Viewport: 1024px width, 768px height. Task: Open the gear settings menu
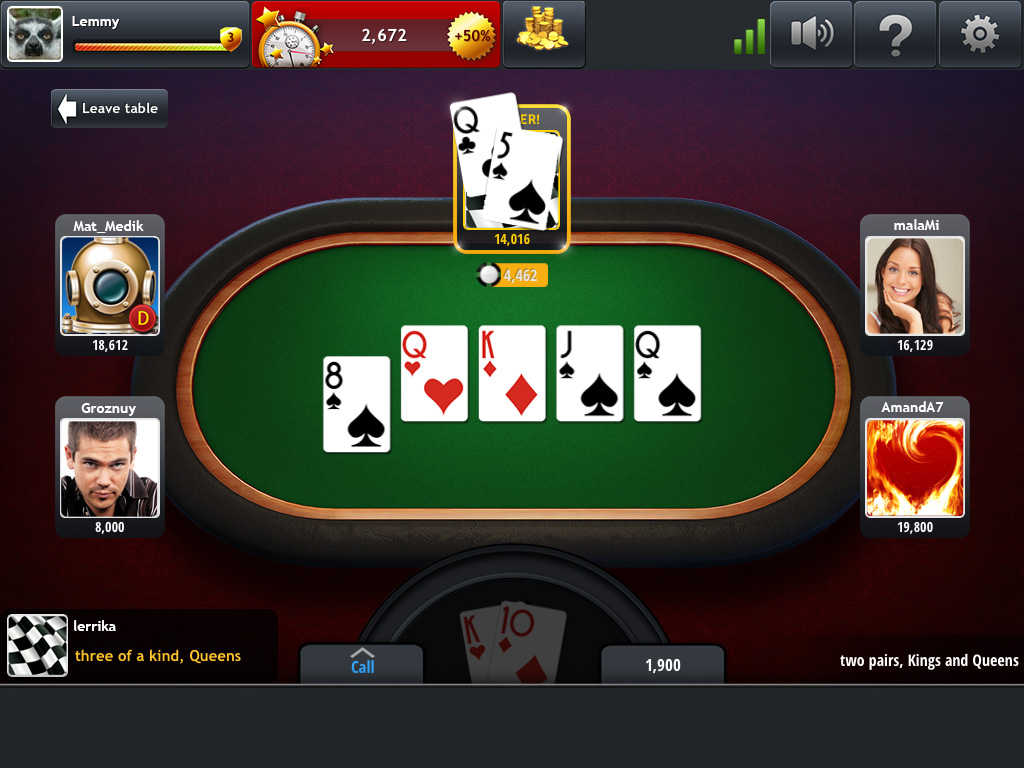(979, 34)
